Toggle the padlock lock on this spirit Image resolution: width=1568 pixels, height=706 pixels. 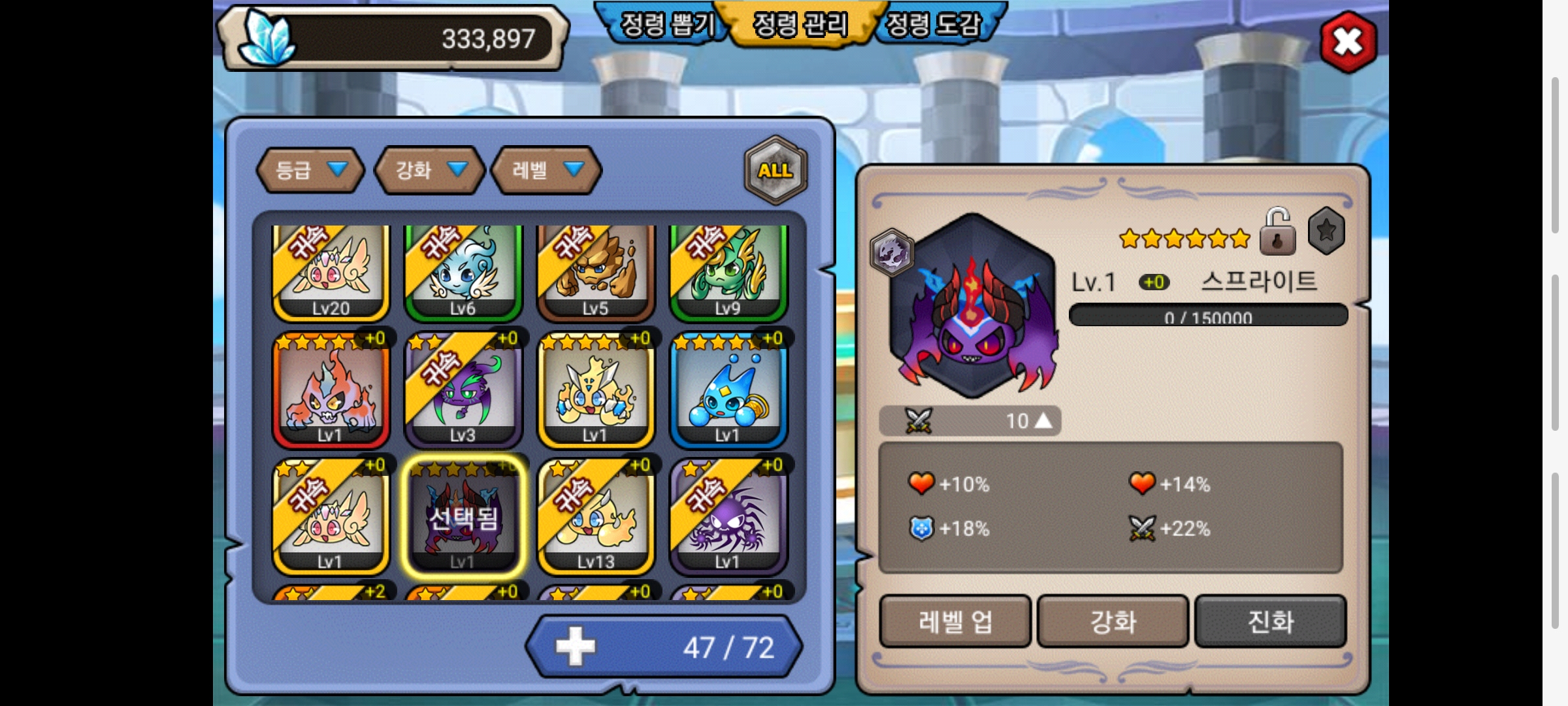point(1277,232)
